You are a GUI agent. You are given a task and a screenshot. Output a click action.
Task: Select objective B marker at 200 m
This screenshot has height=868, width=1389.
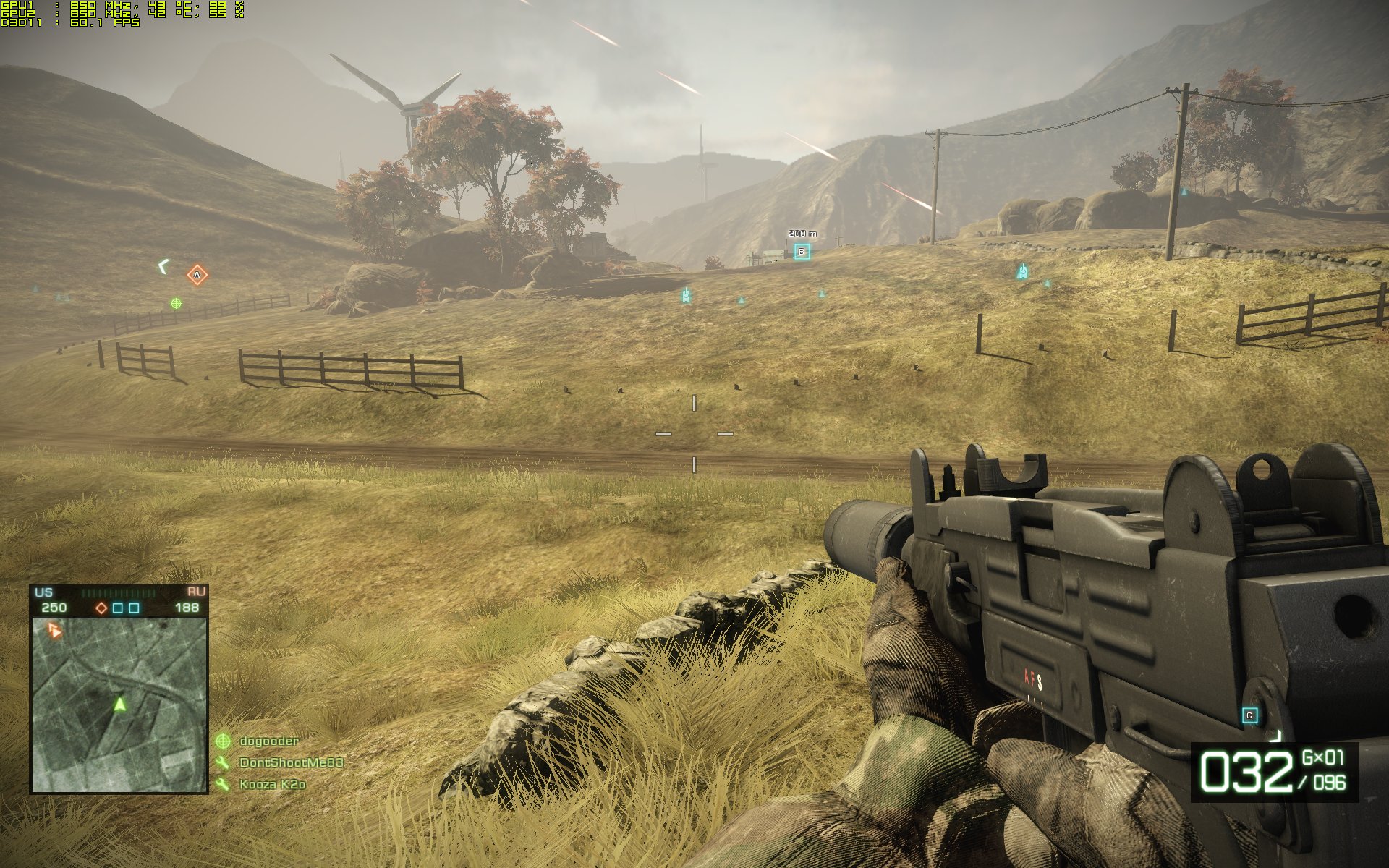point(801,252)
